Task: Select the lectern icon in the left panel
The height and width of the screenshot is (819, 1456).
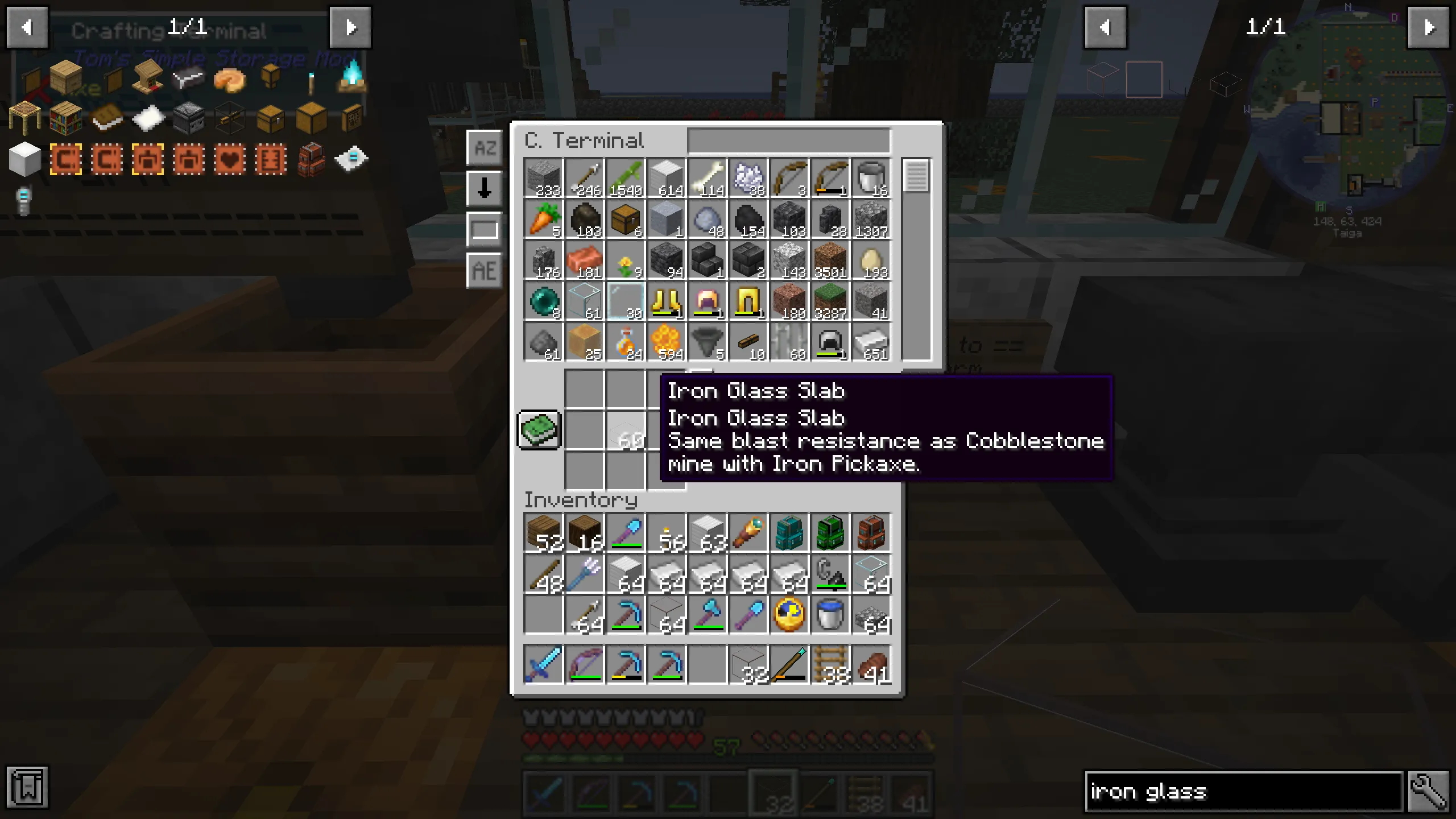Action: click(148, 80)
